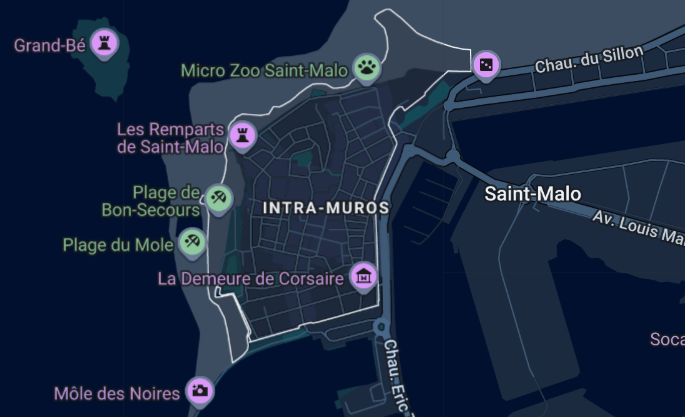
Task: Click the Môle des Noires camera marker
Action: coord(200,390)
